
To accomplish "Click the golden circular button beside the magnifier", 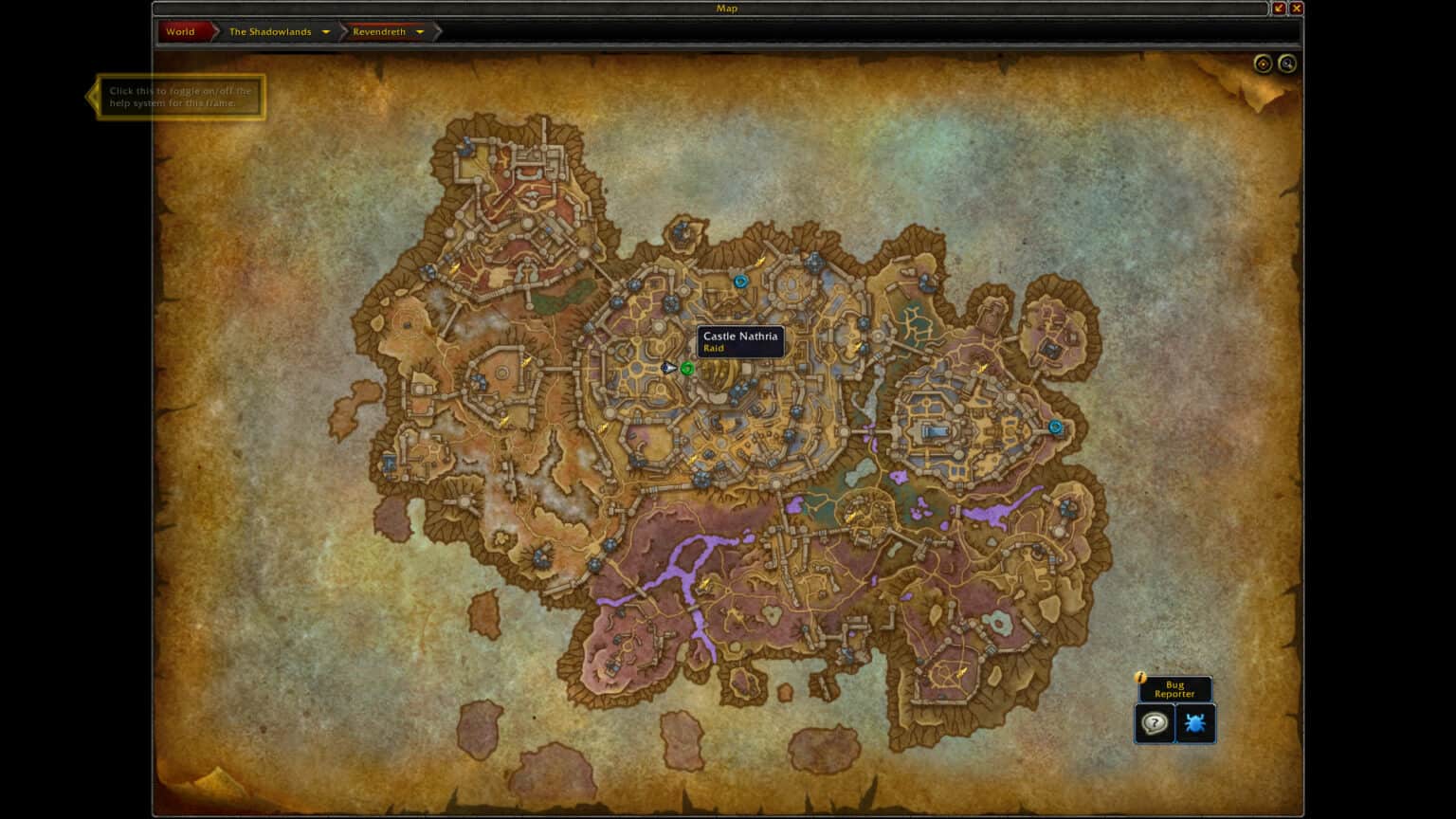I will [1262, 64].
